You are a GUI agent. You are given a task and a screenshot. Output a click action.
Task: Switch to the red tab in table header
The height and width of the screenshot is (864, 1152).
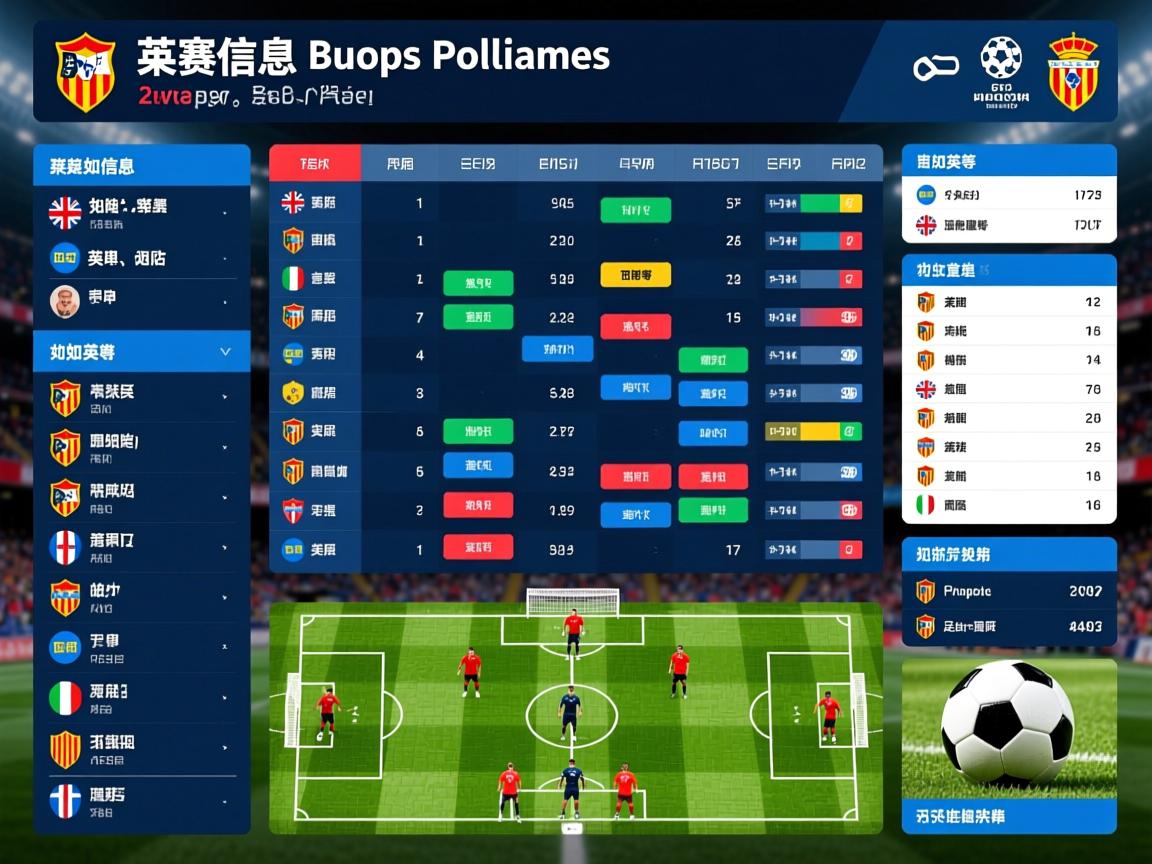[314, 163]
